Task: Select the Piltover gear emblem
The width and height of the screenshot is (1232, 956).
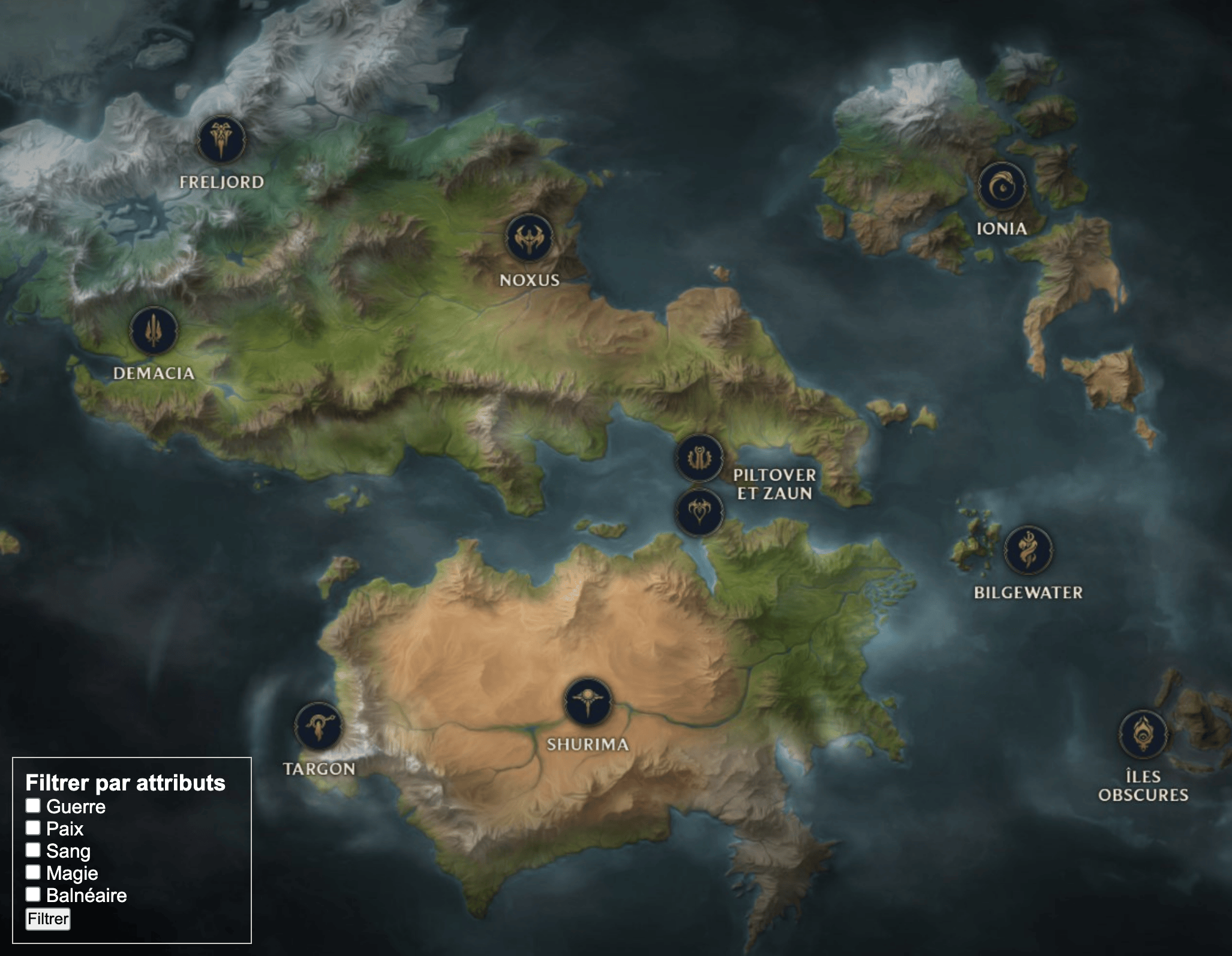Action: 699,459
